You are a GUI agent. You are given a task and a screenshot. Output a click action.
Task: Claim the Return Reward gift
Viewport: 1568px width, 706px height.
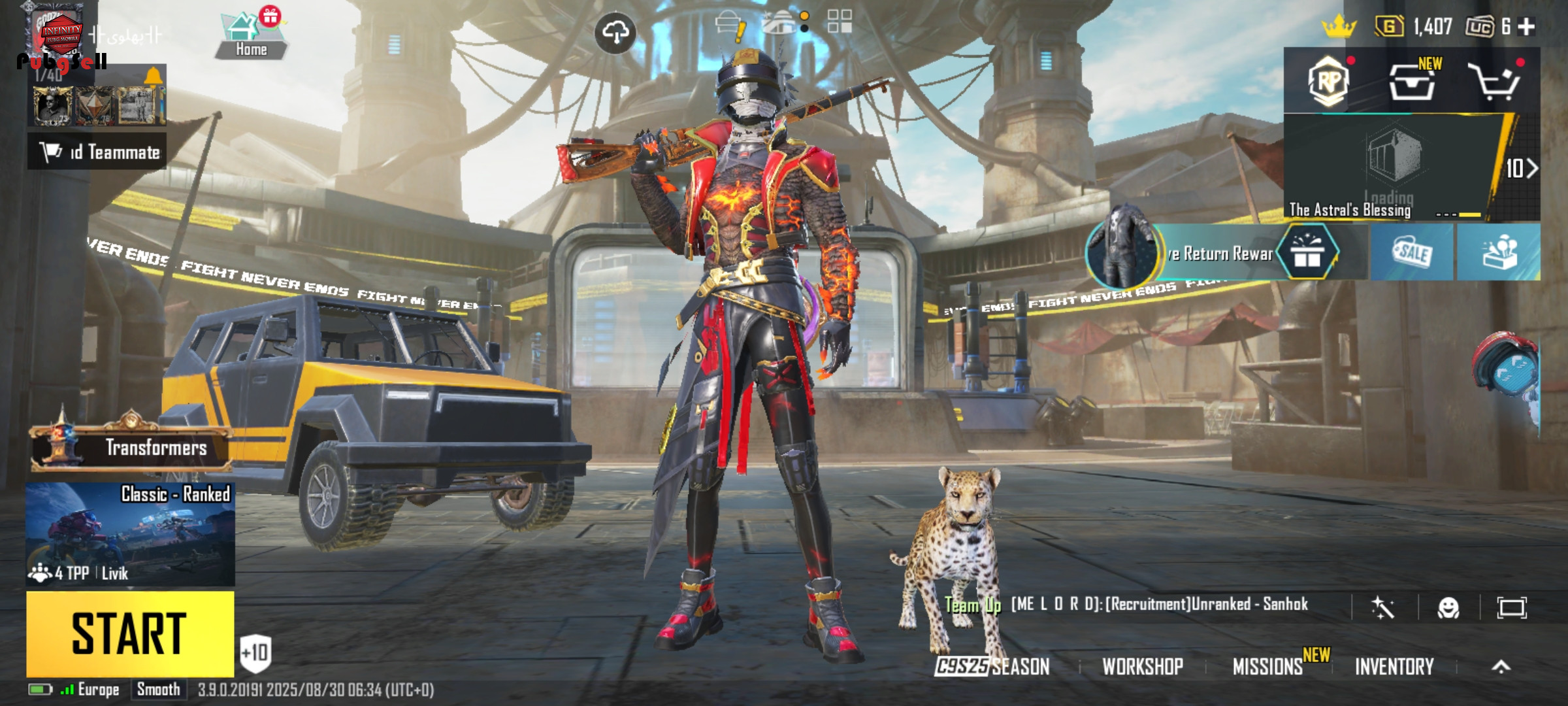[x=1307, y=253]
